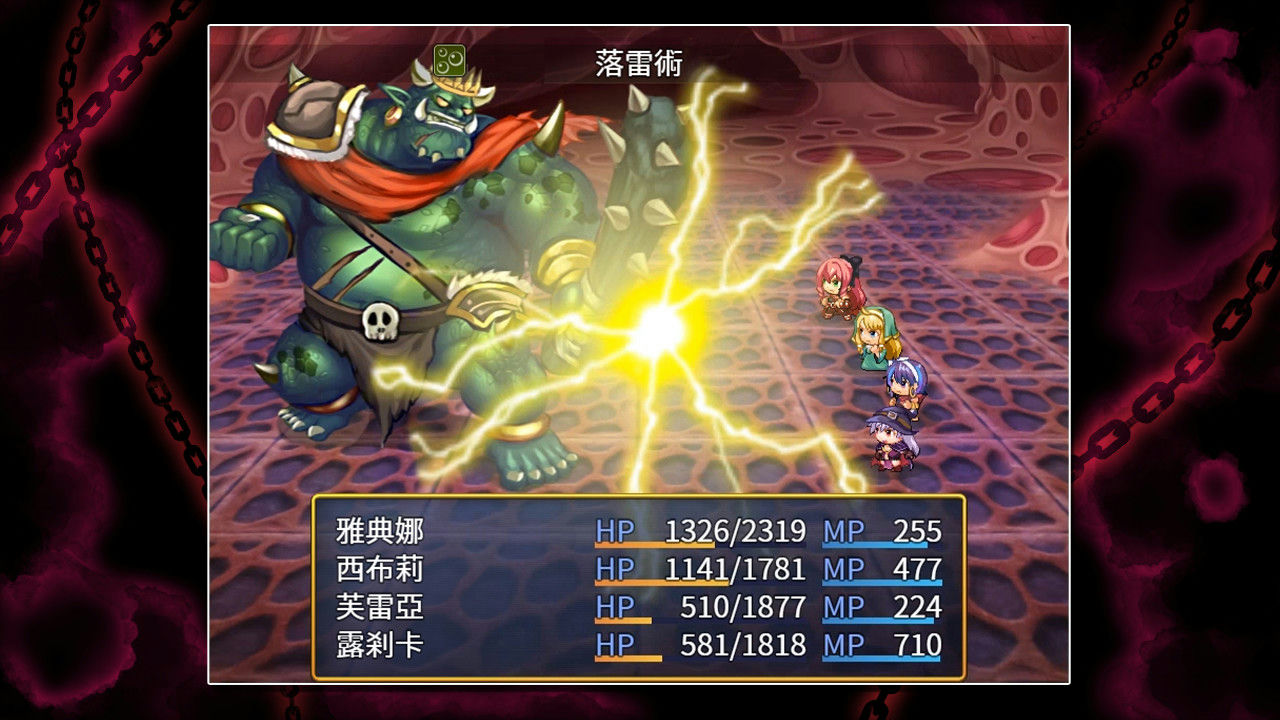Click the HP label for 雅典娜
The image size is (1280, 720).
point(612,531)
